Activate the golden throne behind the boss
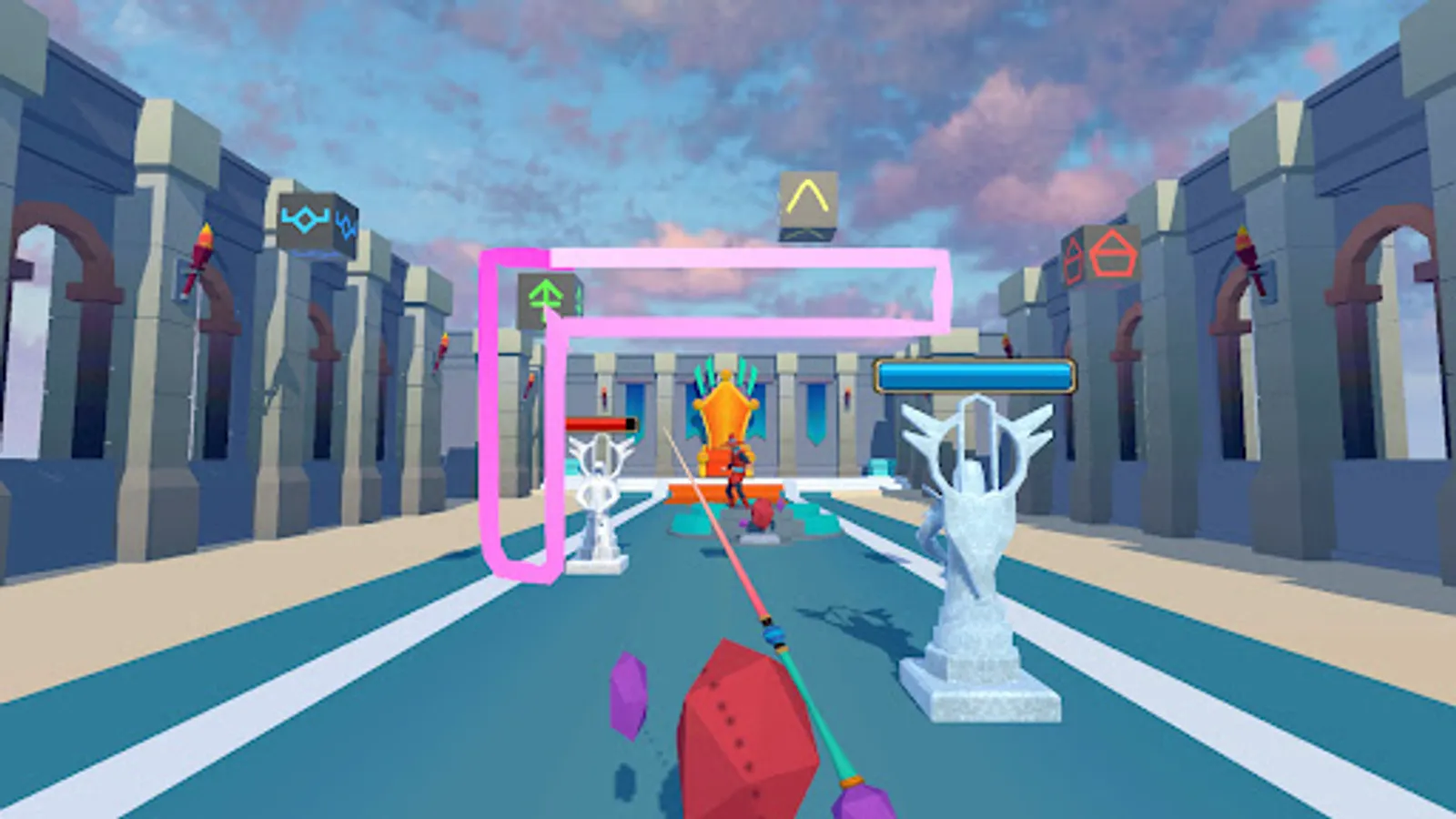Image resolution: width=1456 pixels, height=819 pixels. (x=728, y=414)
